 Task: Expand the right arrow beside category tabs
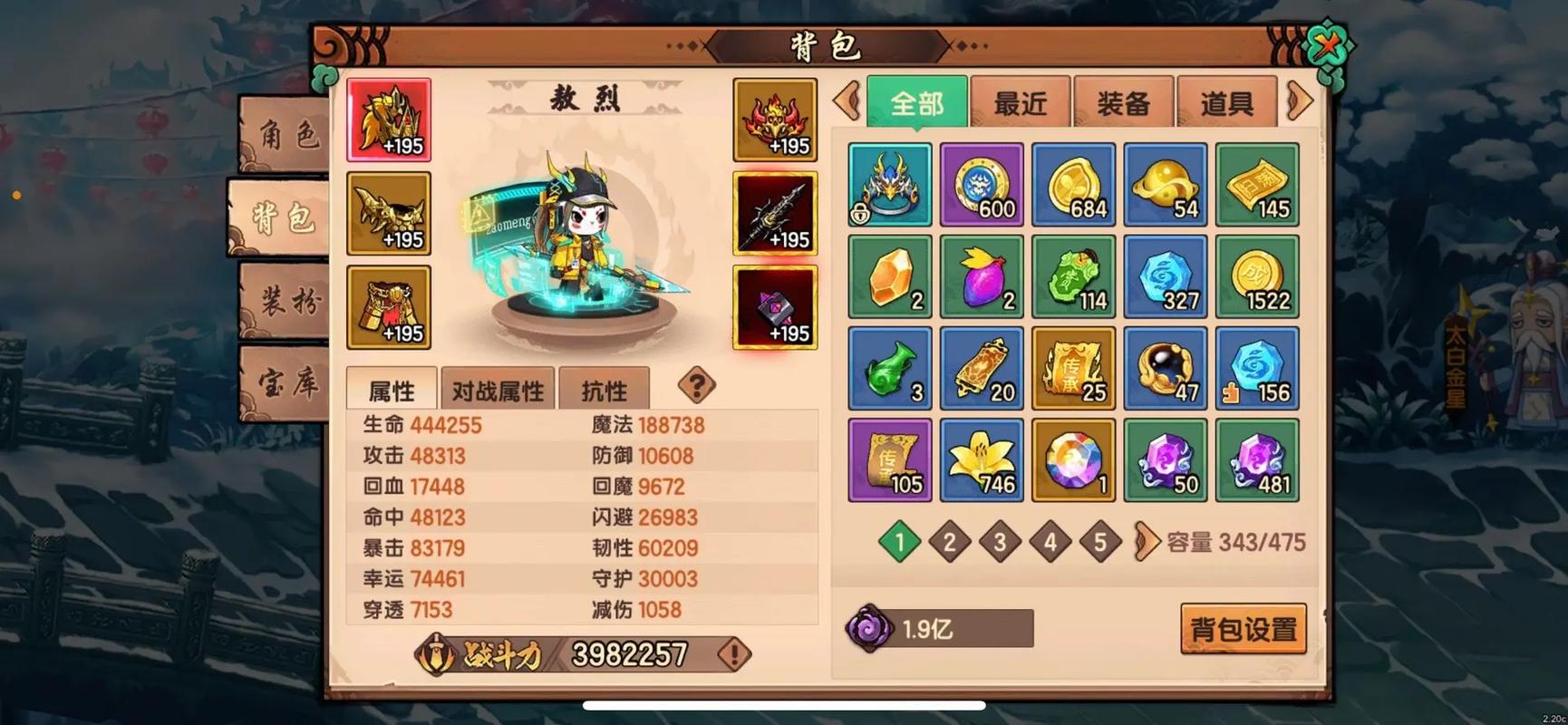point(1300,101)
